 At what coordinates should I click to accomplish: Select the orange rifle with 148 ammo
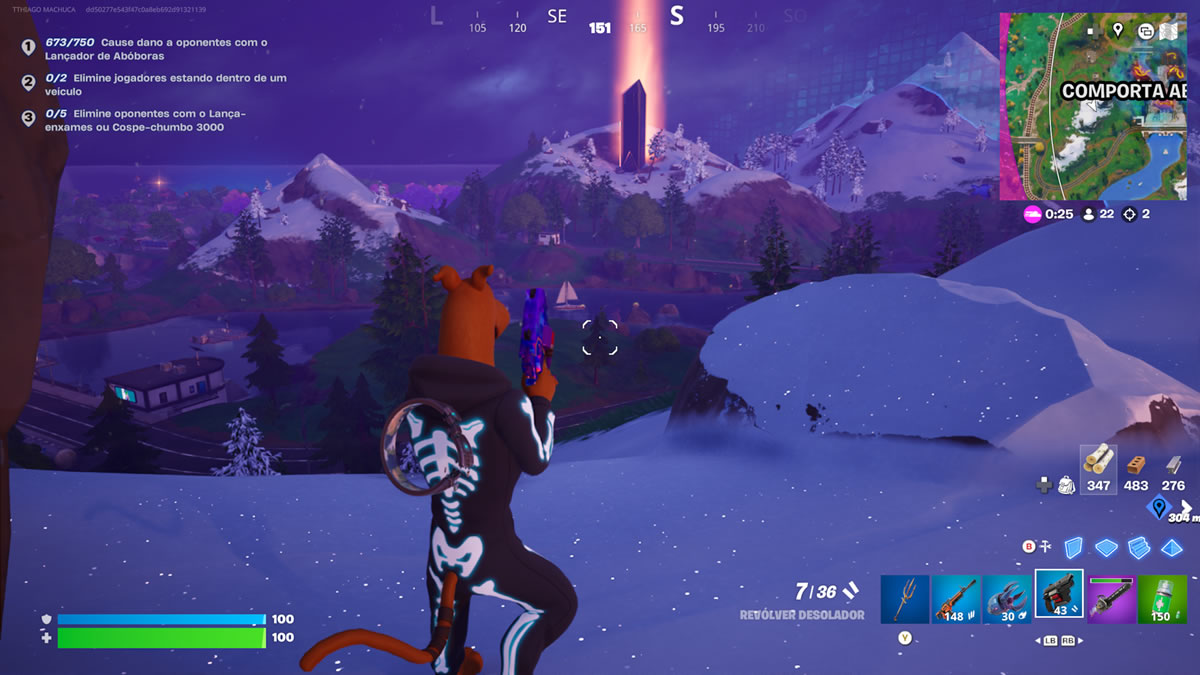click(x=956, y=599)
